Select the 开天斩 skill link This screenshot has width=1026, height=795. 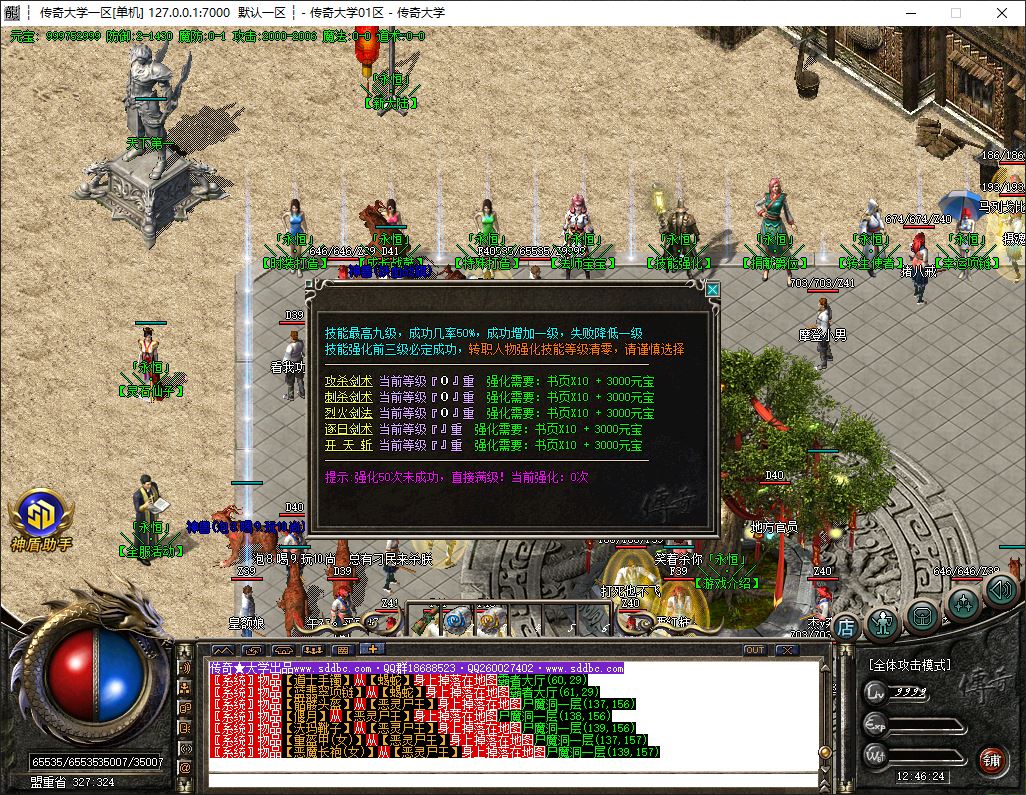pyautogui.click(x=347, y=445)
